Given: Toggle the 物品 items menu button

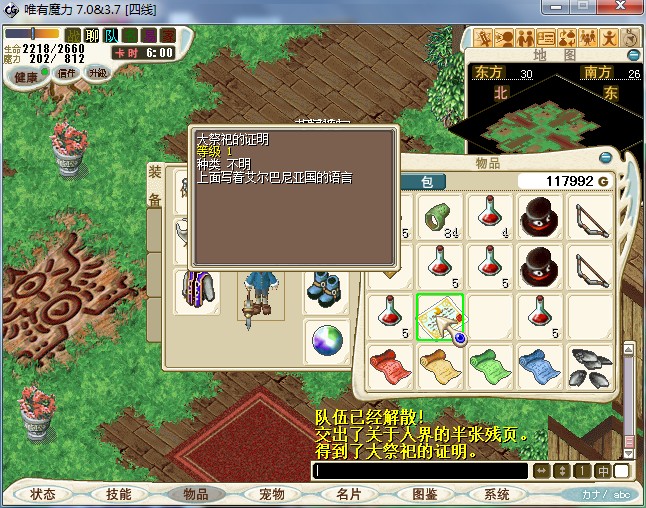Looking at the screenshot, I should (195, 494).
